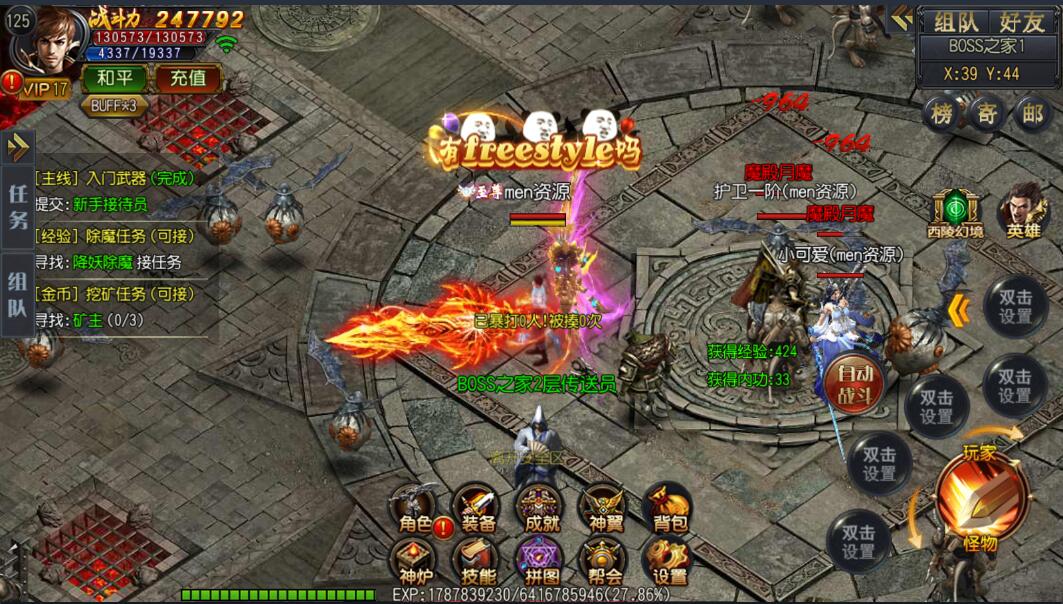The width and height of the screenshot is (1063, 604).
Task: Open the 技能 skills menu
Action: [478, 561]
